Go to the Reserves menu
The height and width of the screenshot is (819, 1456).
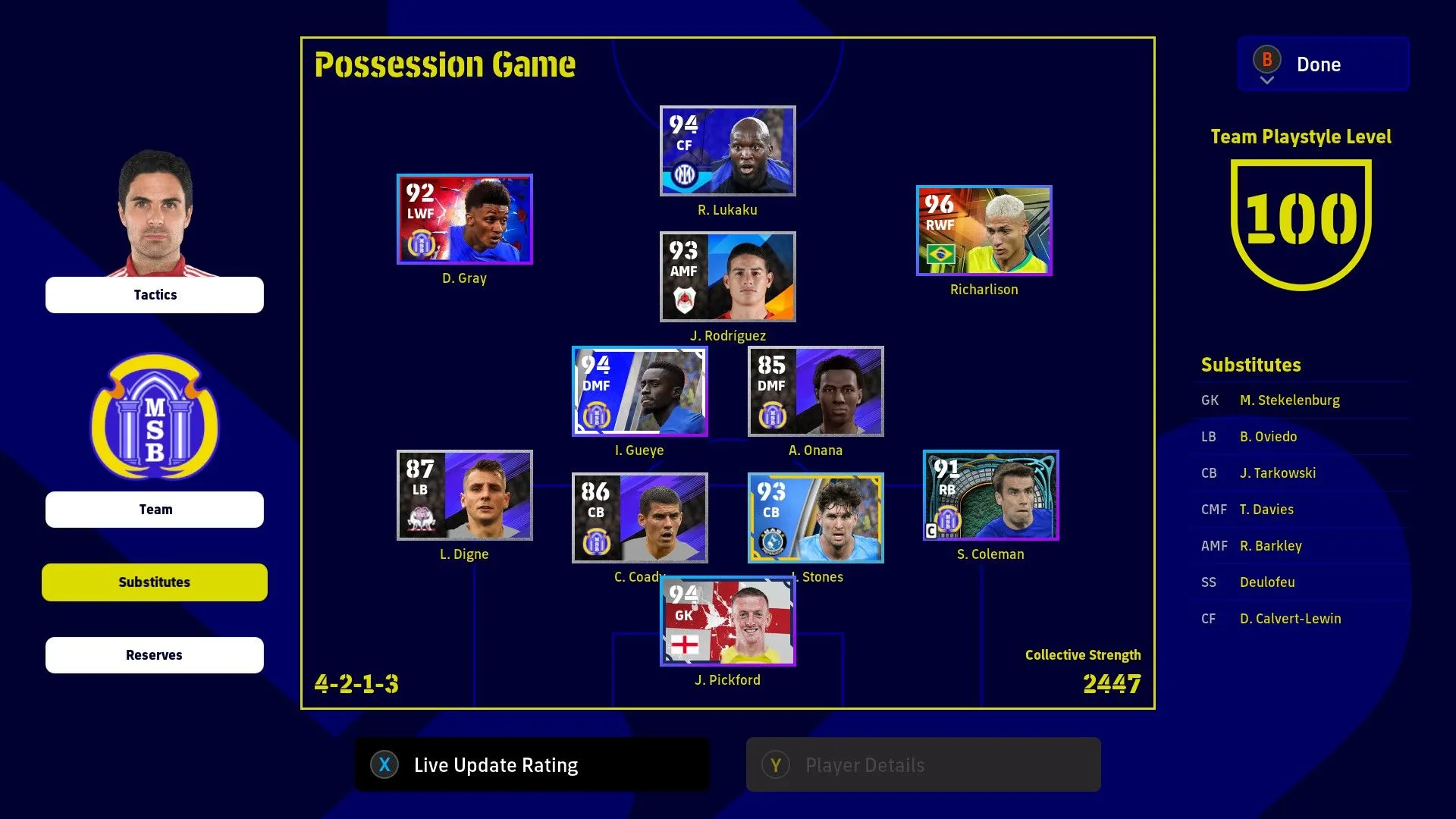click(x=155, y=655)
